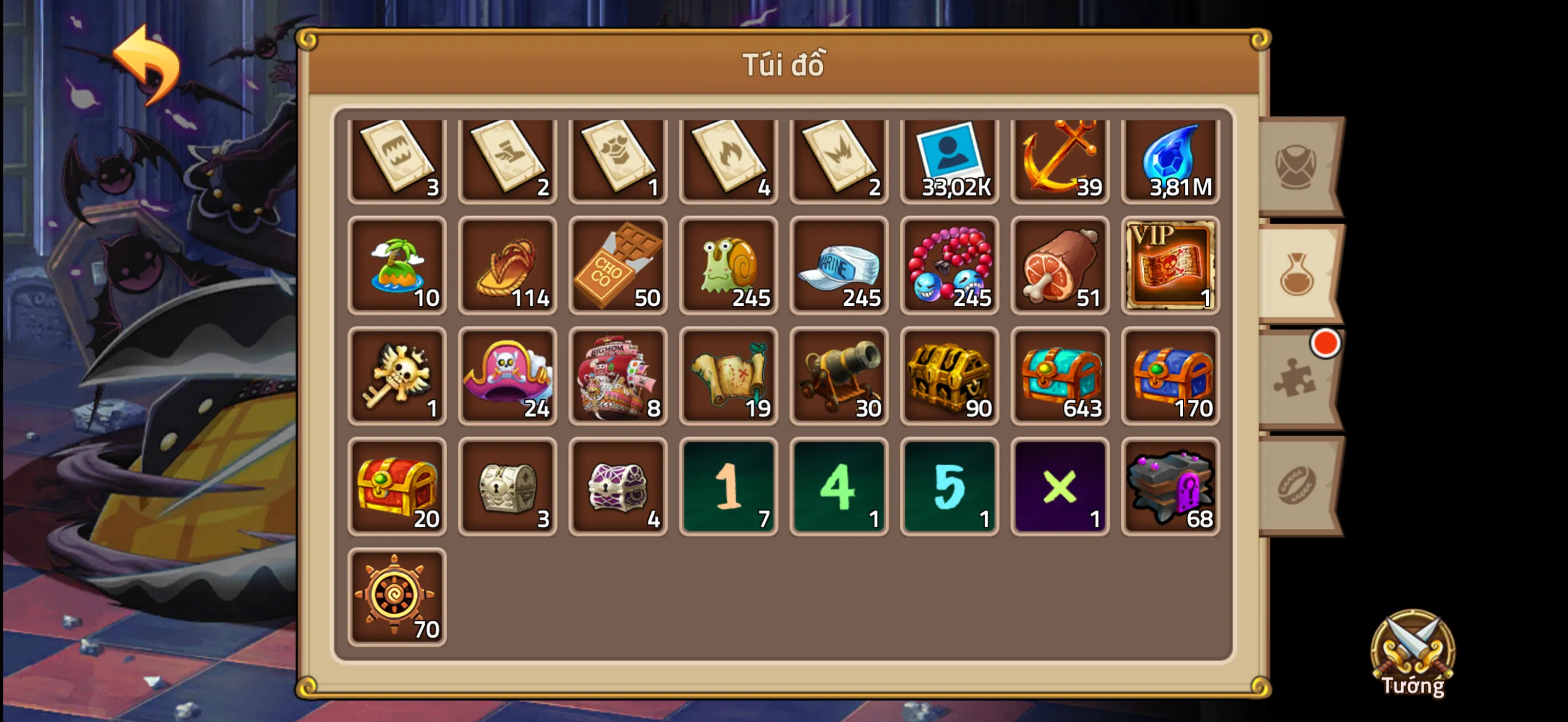Select the cannon item with count 30
This screenshot has height=722, width=1568.
839,376
